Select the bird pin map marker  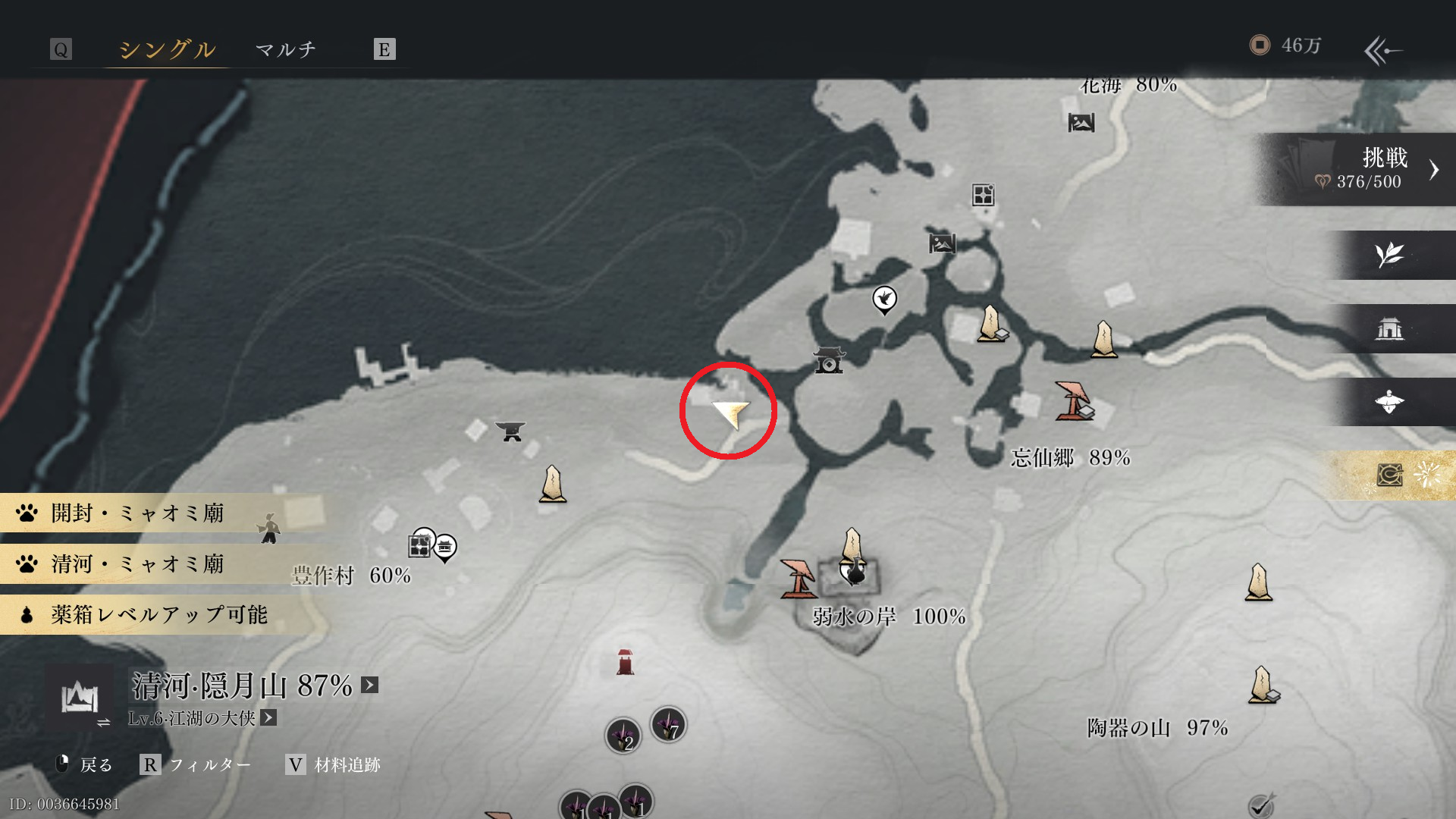tap(884, 300)
